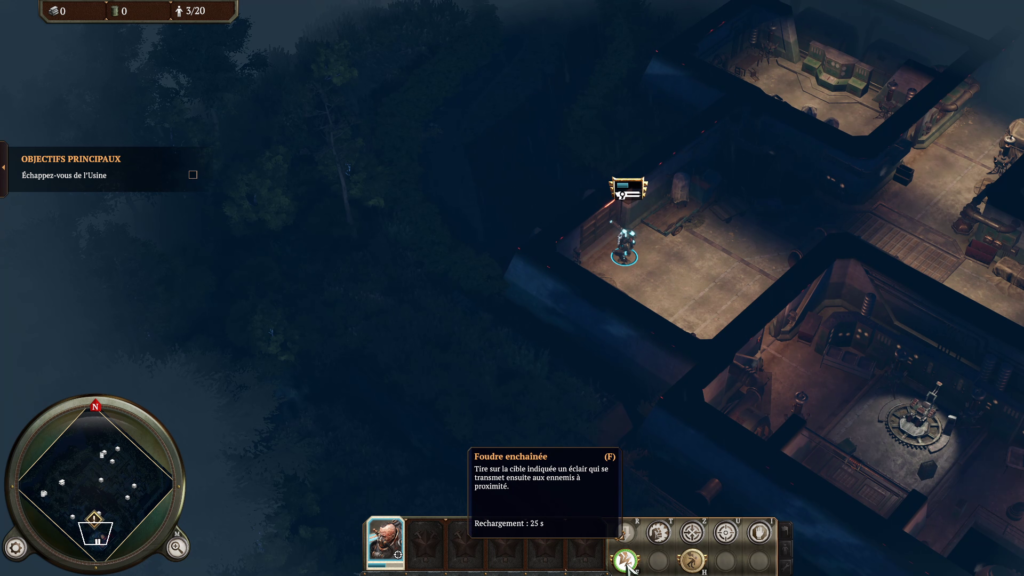Select the crosshair target command icon
Screen dimensions: 1024x576
tap(693, 532)
